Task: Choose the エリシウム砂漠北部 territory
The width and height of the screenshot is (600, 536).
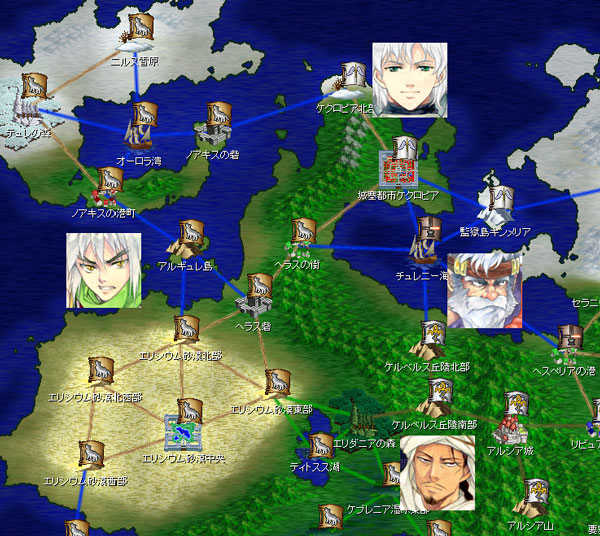Action: (x=185, y=330)
